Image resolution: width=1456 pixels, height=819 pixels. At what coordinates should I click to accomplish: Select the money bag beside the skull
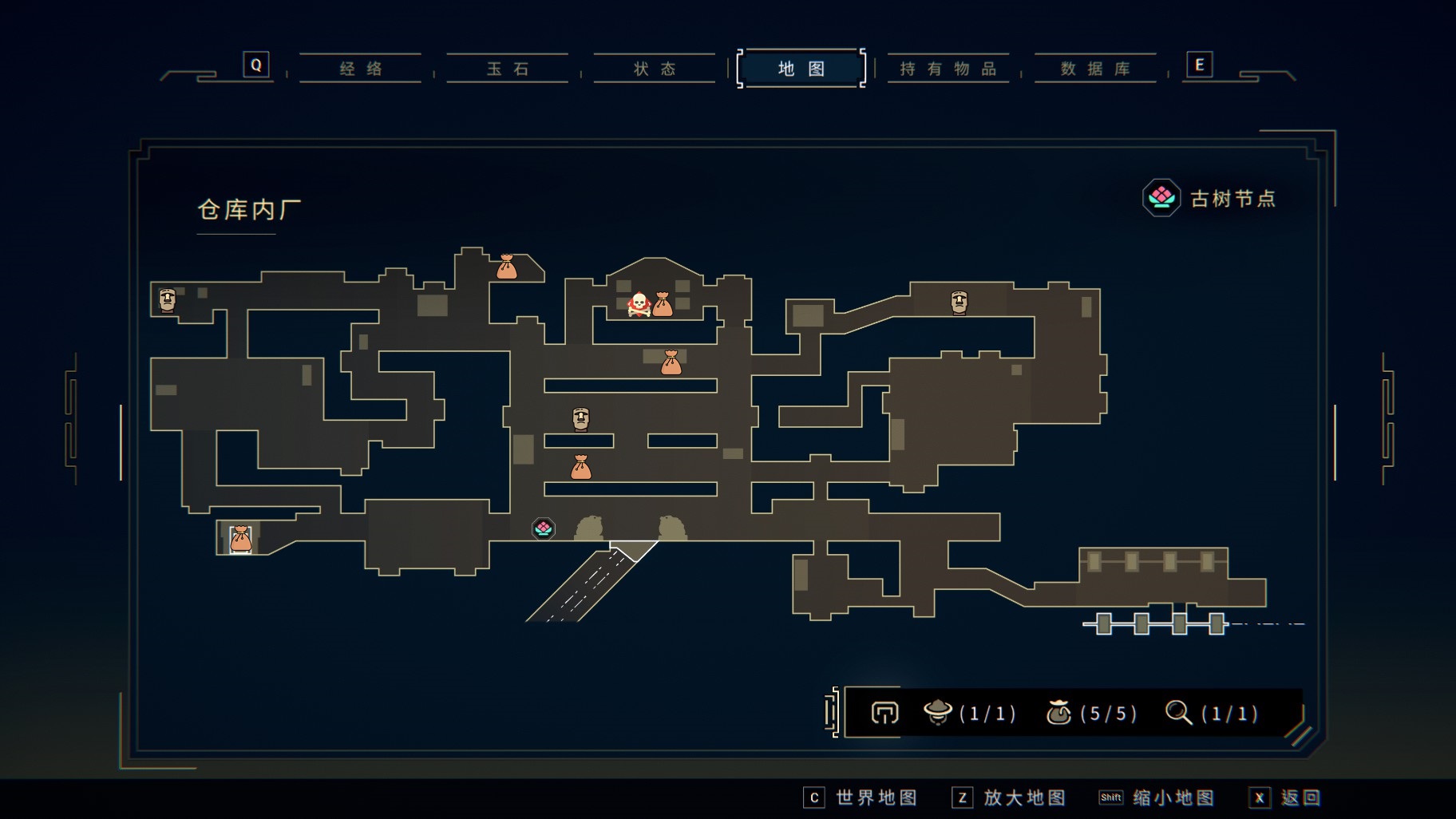click(x=663, y=304)
